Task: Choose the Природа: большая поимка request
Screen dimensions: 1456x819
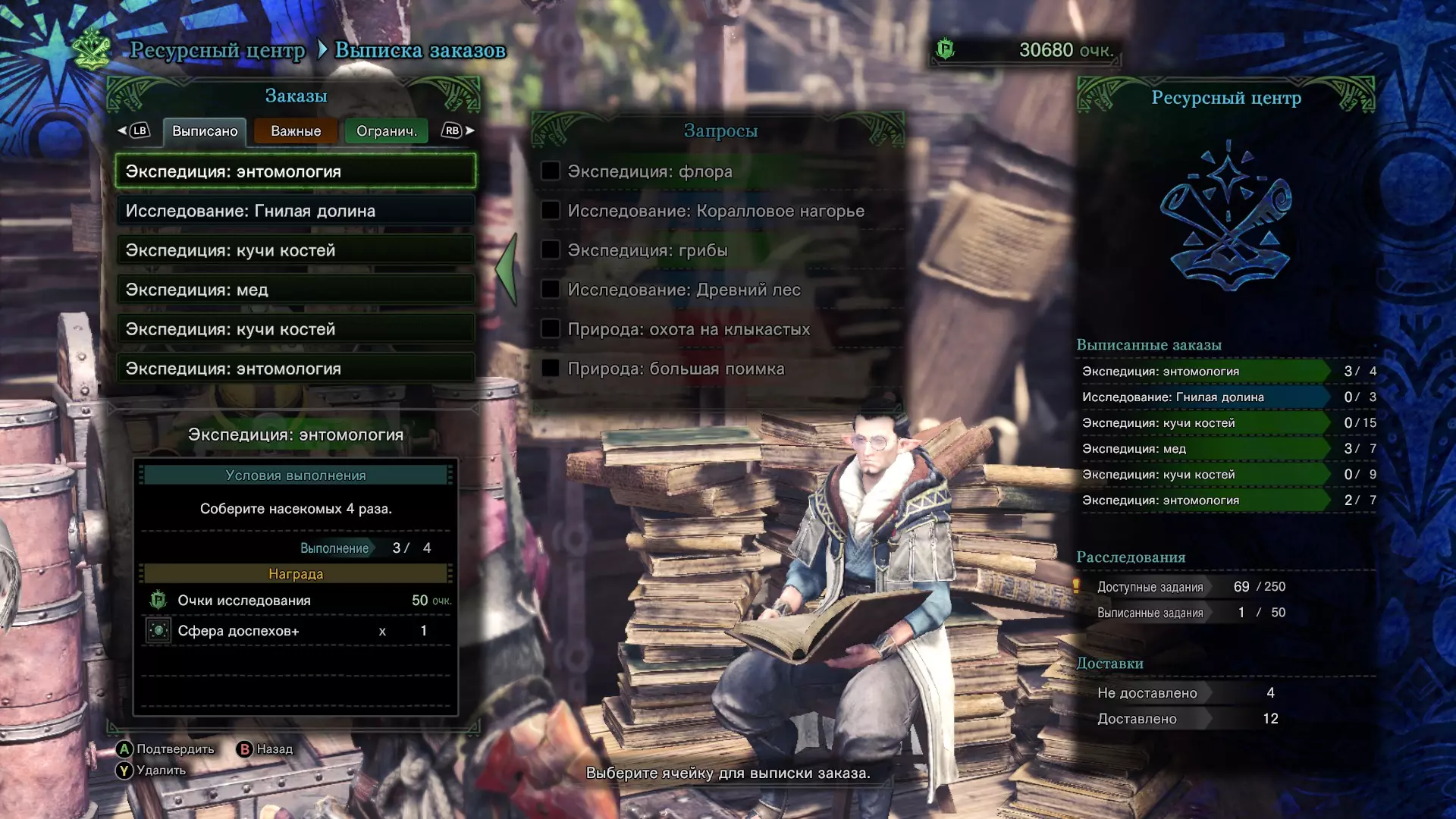Action: [x=717, y=369]
